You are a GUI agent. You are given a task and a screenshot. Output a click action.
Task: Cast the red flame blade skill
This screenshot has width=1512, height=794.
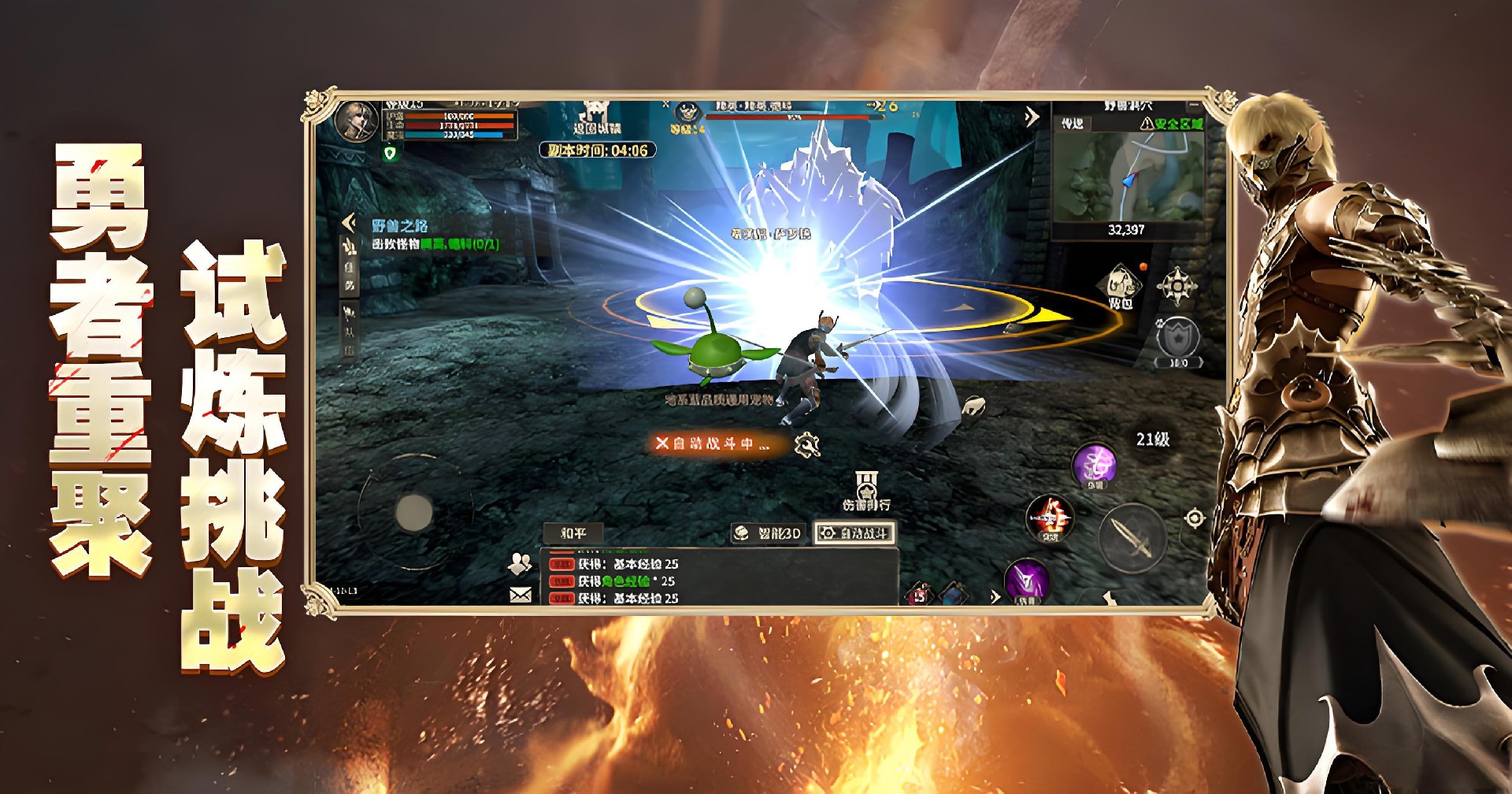tap(1050, 518)
